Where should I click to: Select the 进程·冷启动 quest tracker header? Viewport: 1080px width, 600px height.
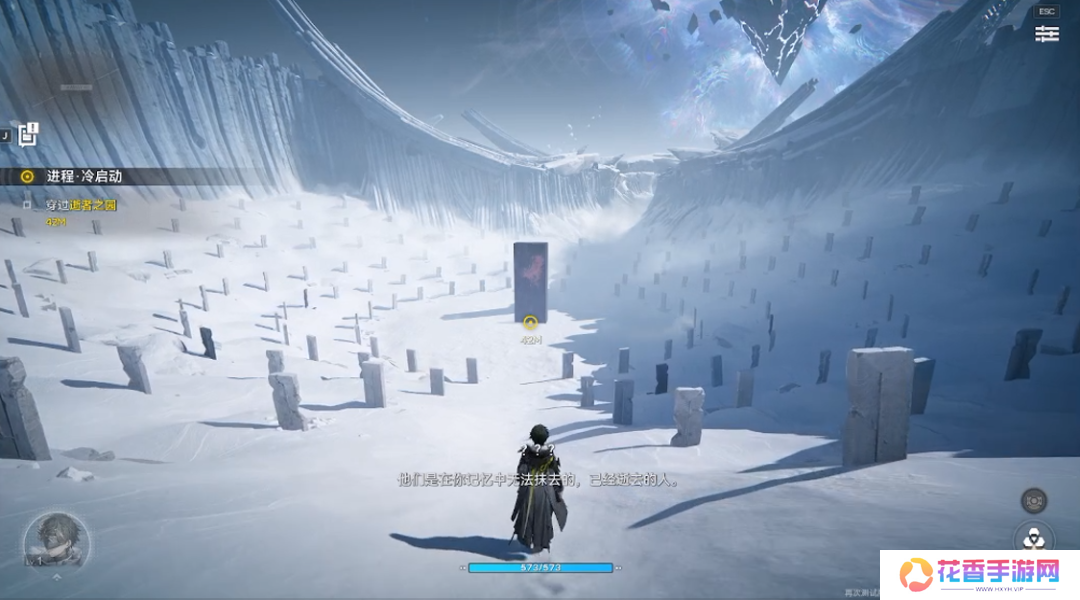[x=84, y=176]
